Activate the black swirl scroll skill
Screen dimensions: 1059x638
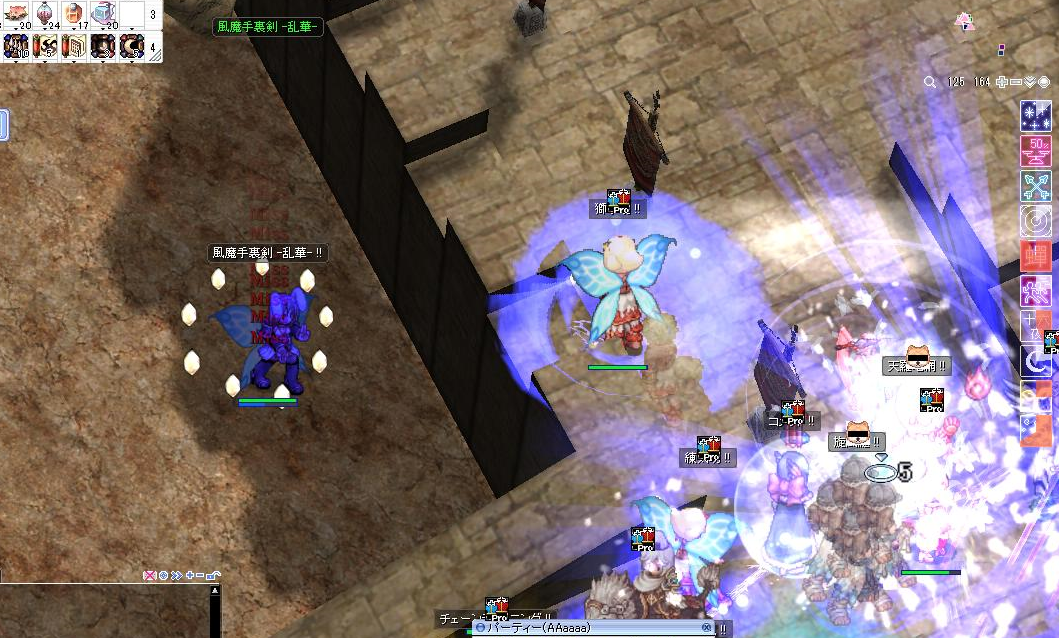[46, 45]
